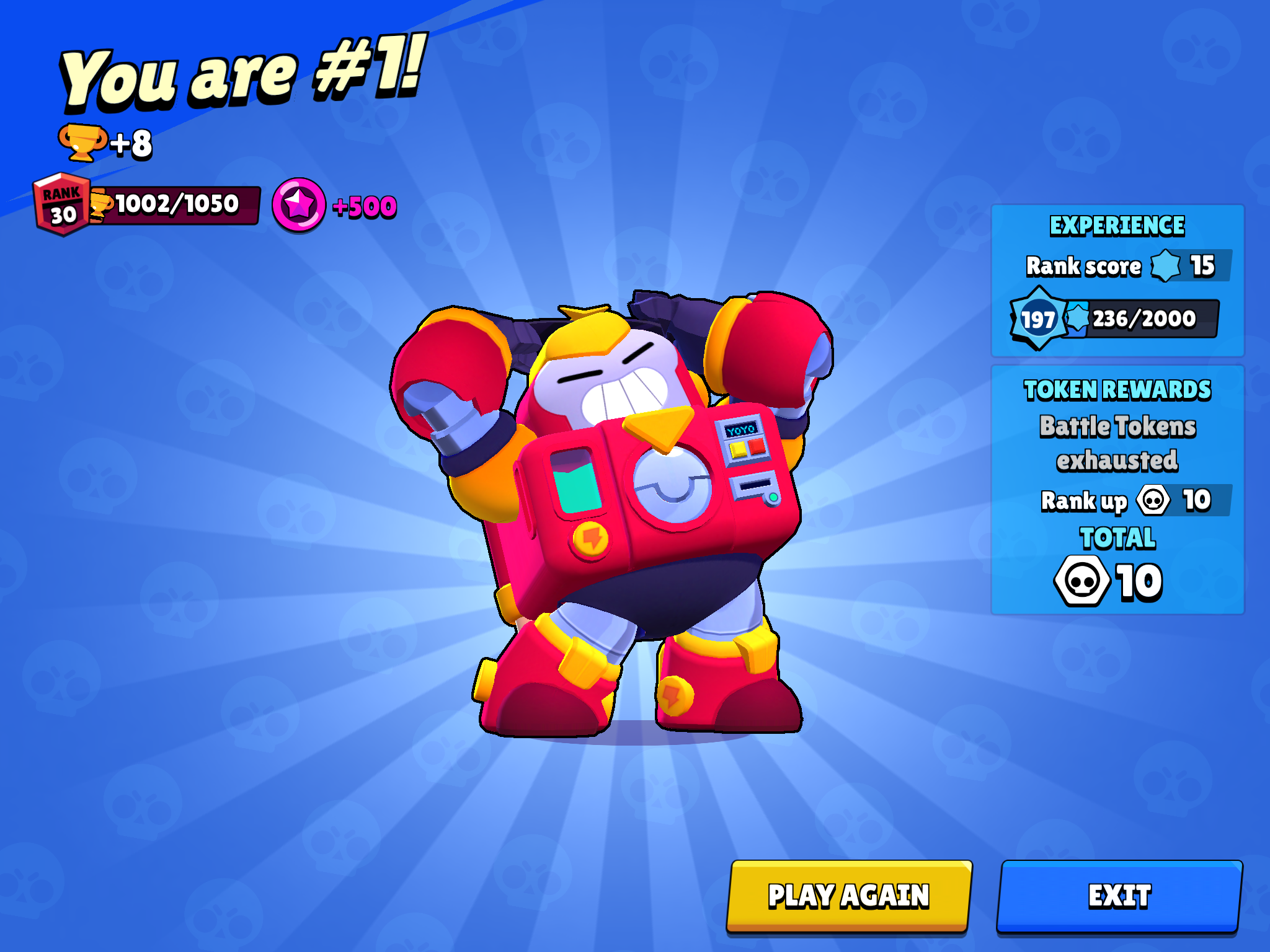Click the 'Battle Tokens exhausted' text
1270x952 pixels.
point(1116,441)
